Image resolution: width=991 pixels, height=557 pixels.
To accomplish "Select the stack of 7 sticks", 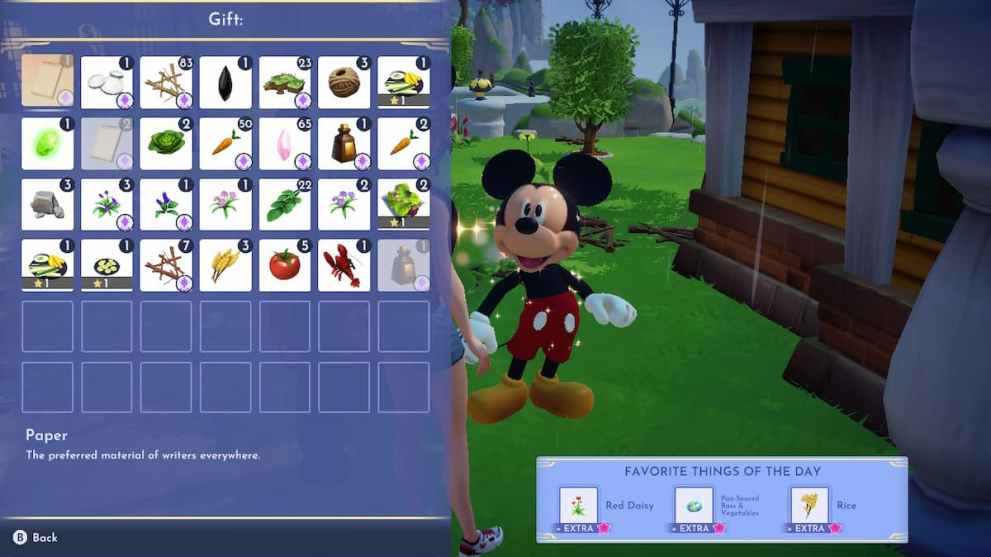I will pos(166,265).
